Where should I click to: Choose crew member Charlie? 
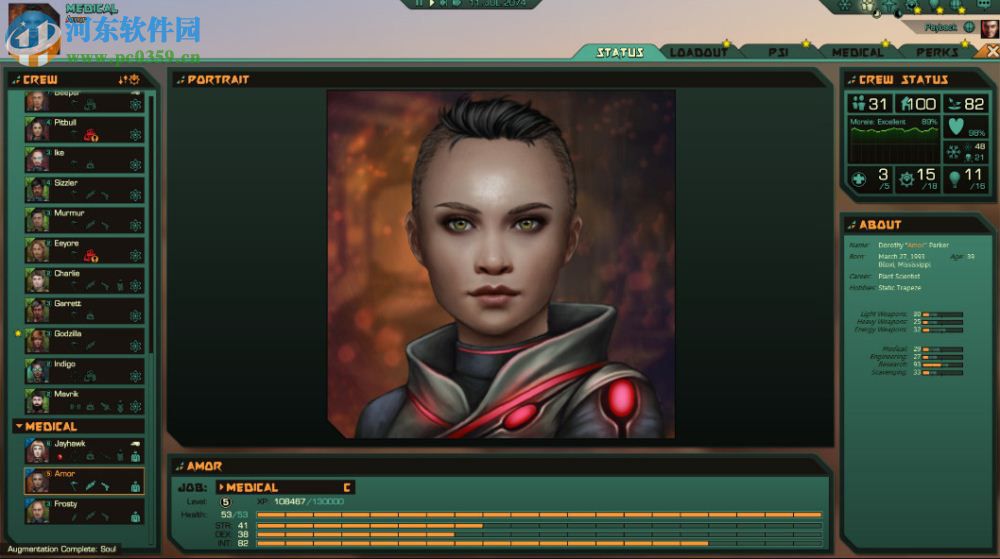[x=85, y=280]
